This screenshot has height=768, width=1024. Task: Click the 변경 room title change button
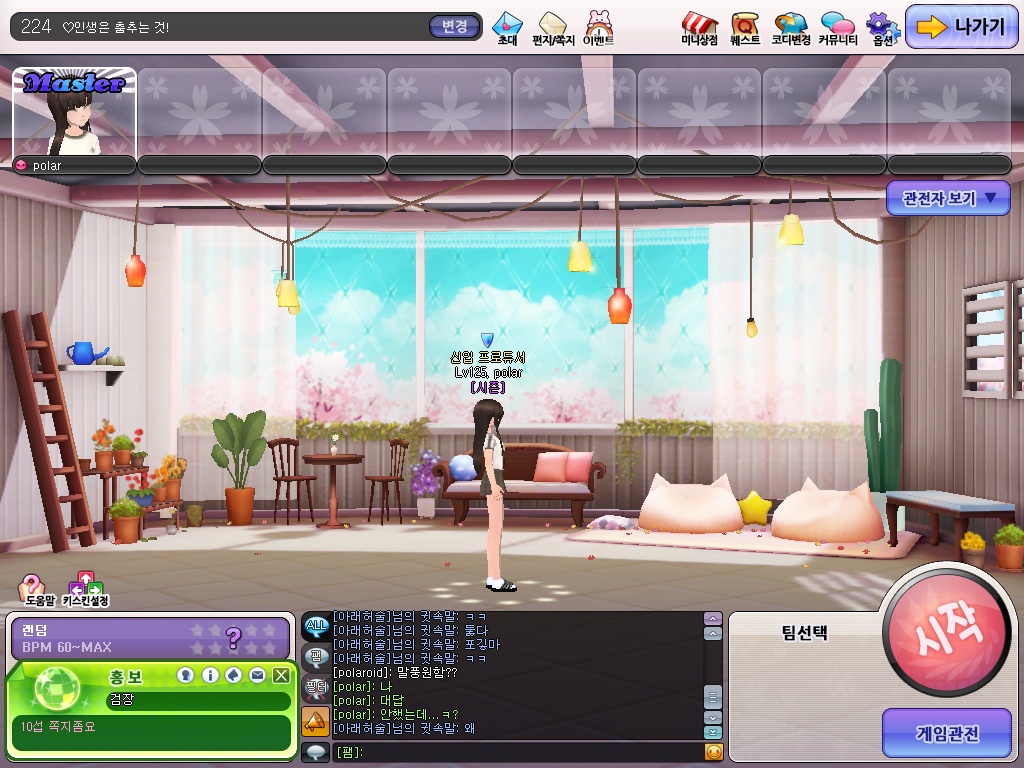(454, 27)
